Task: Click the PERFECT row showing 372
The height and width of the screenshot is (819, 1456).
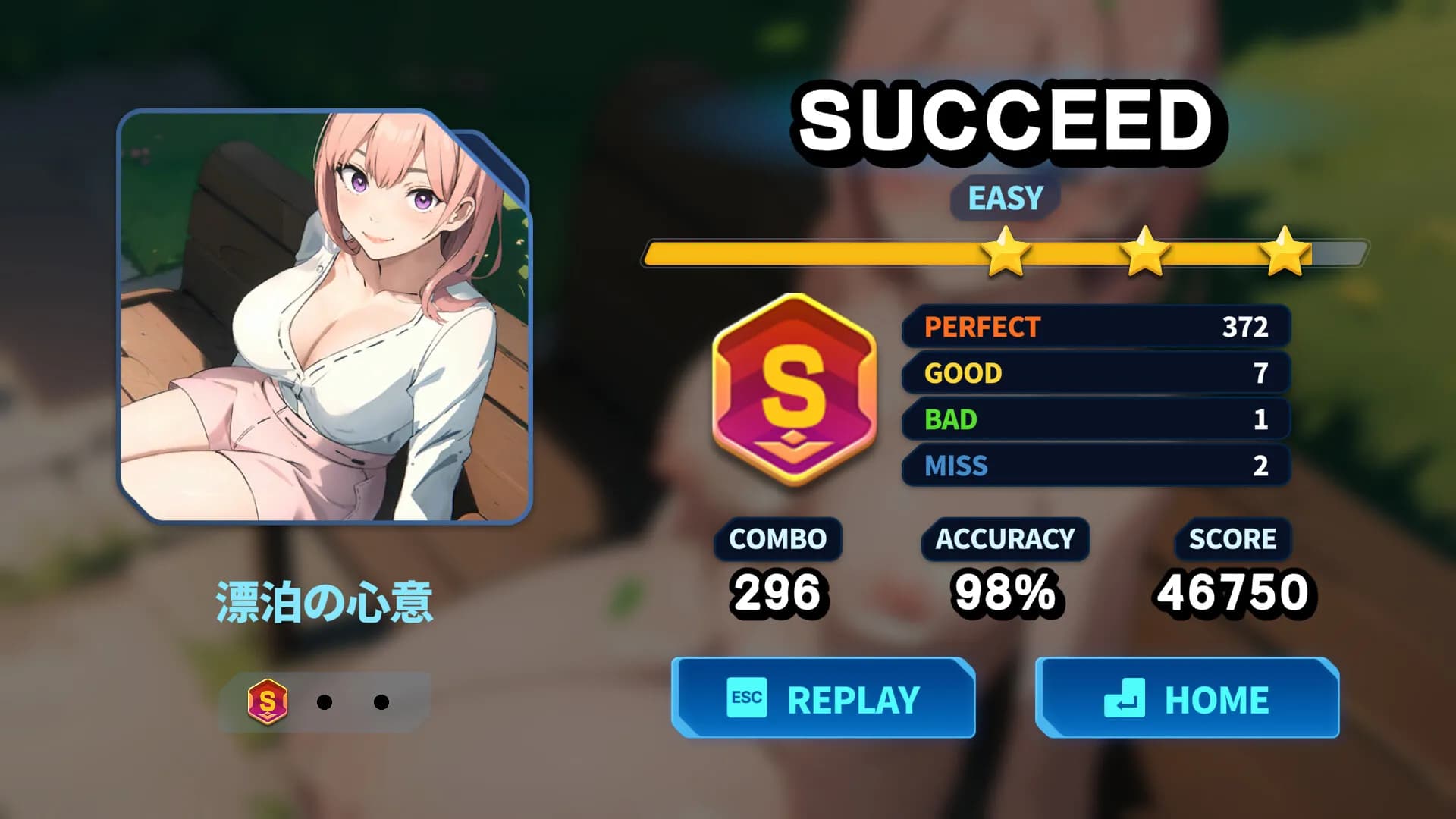Action: coord(1094,328)
